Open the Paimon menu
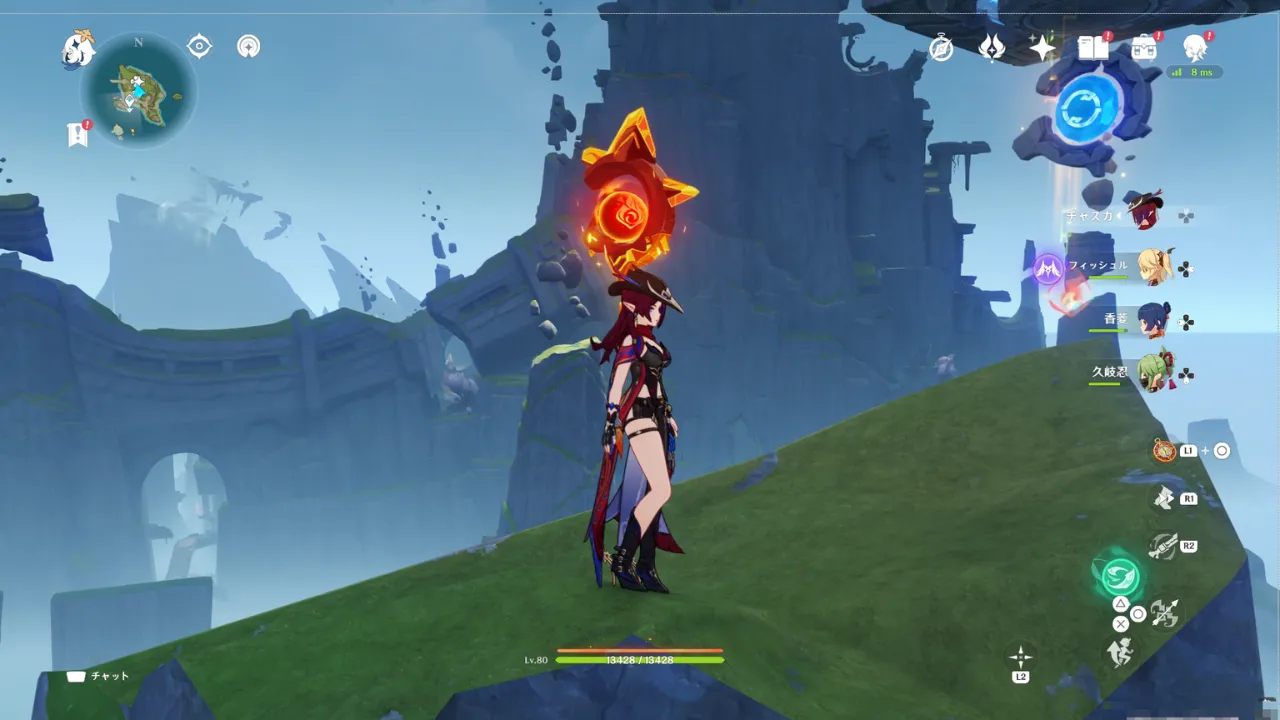Screen dimensions: 1280x720 click(77, 48)
